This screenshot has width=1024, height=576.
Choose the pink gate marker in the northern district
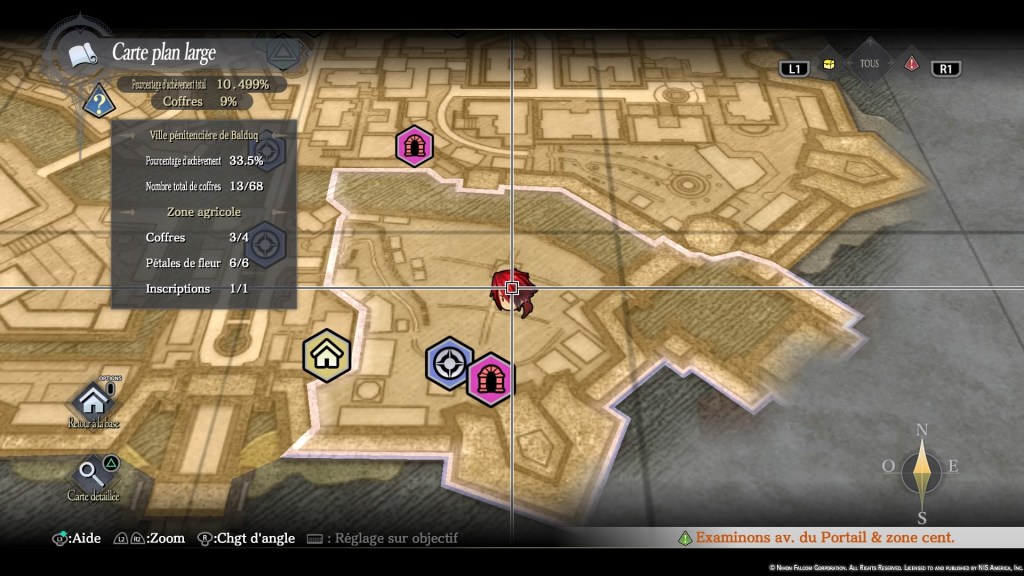414,146
